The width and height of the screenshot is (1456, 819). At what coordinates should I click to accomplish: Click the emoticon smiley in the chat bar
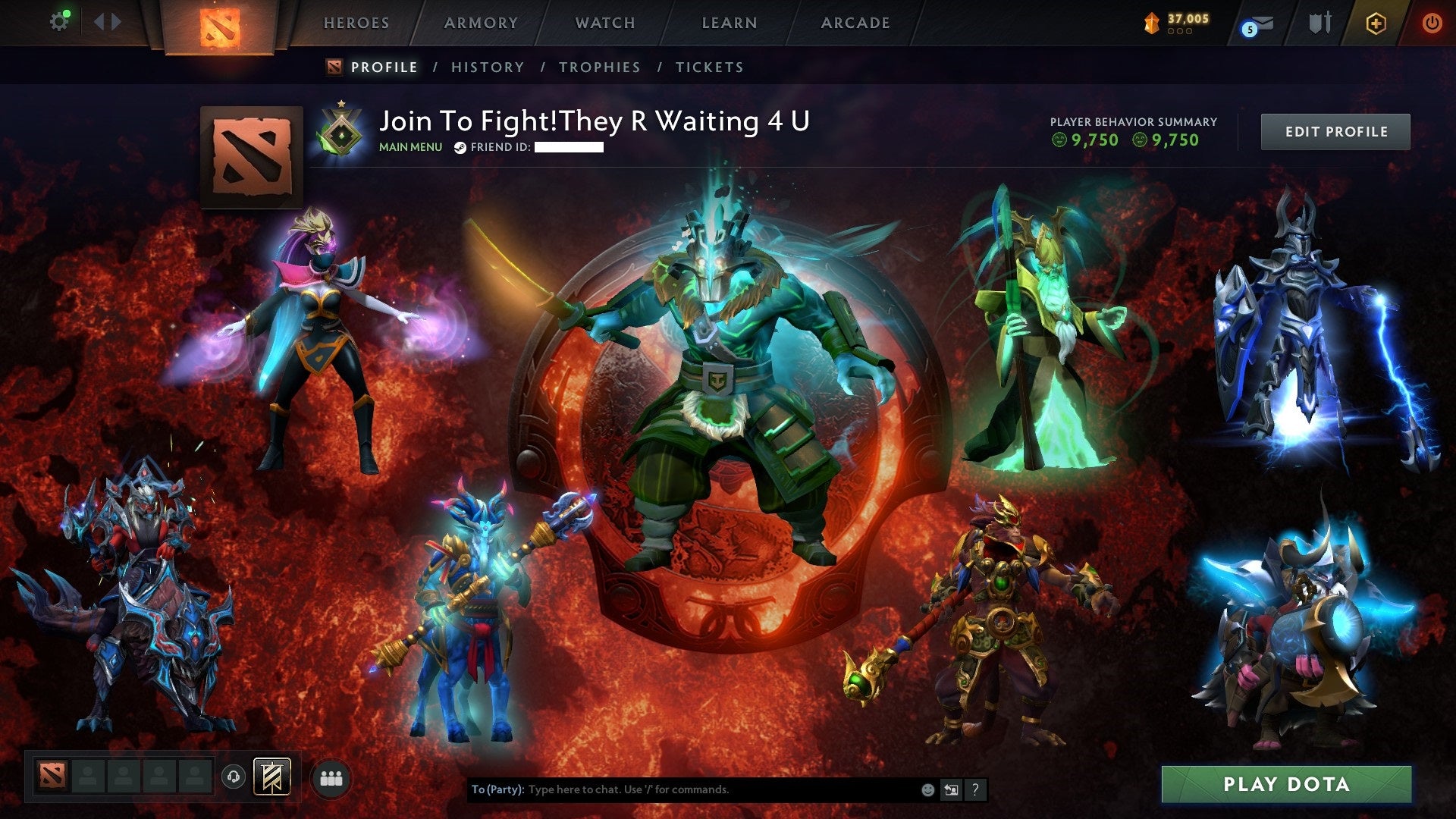(928, 790)
